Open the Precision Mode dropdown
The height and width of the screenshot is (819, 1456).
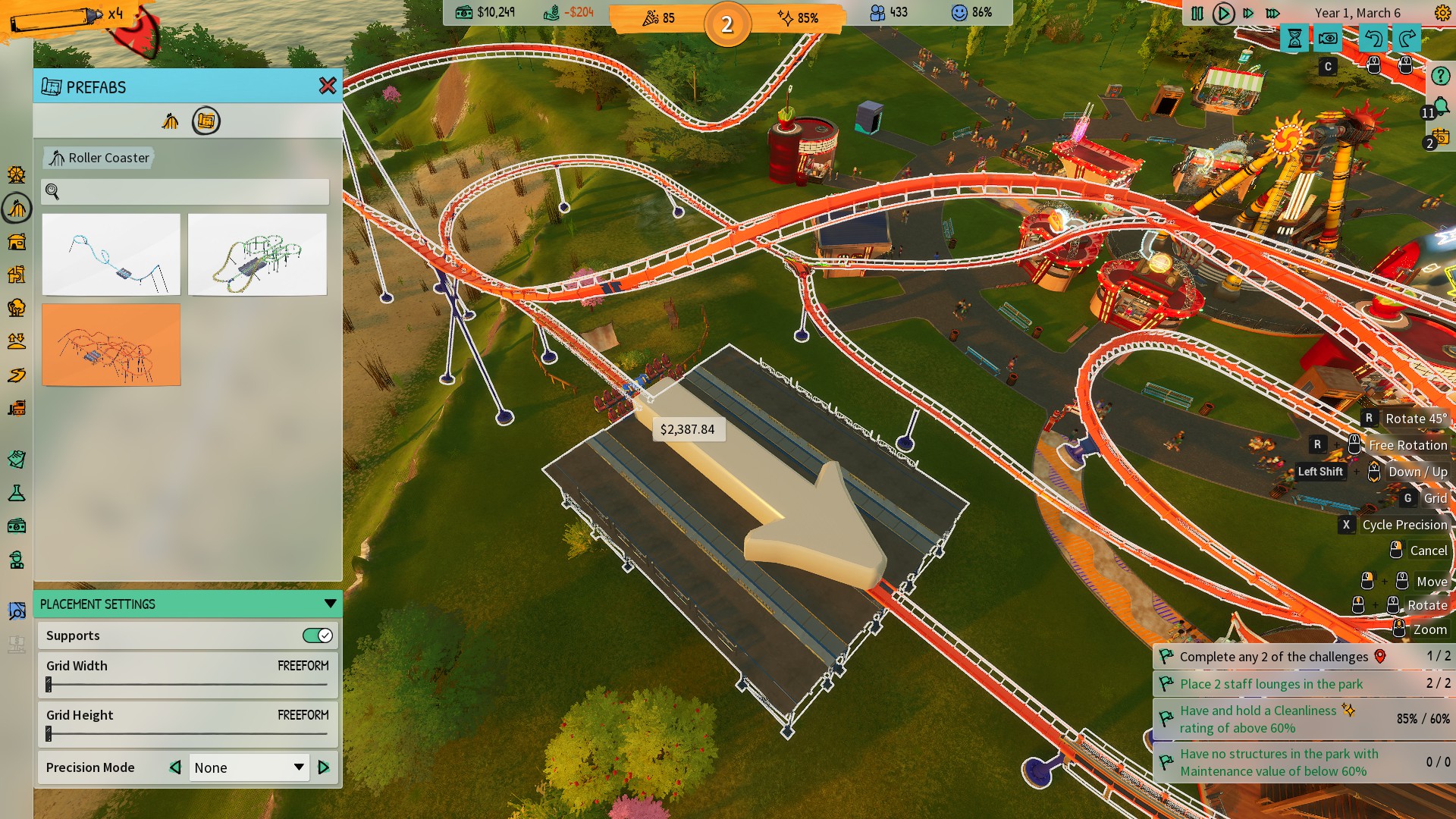tap(249, 767)
